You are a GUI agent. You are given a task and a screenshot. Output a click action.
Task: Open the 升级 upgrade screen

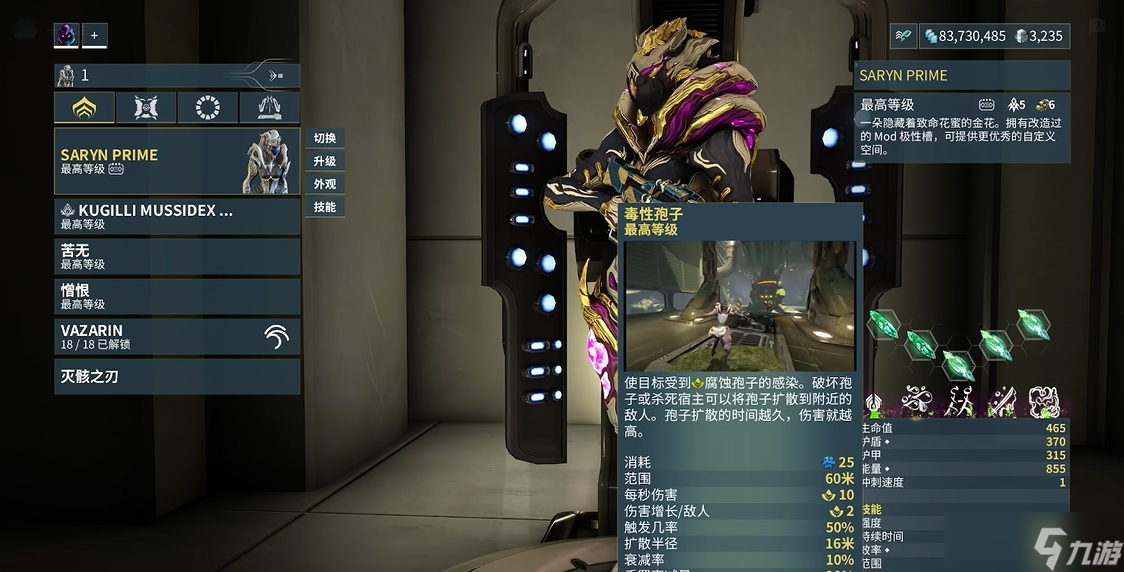[x=324, y=161]
